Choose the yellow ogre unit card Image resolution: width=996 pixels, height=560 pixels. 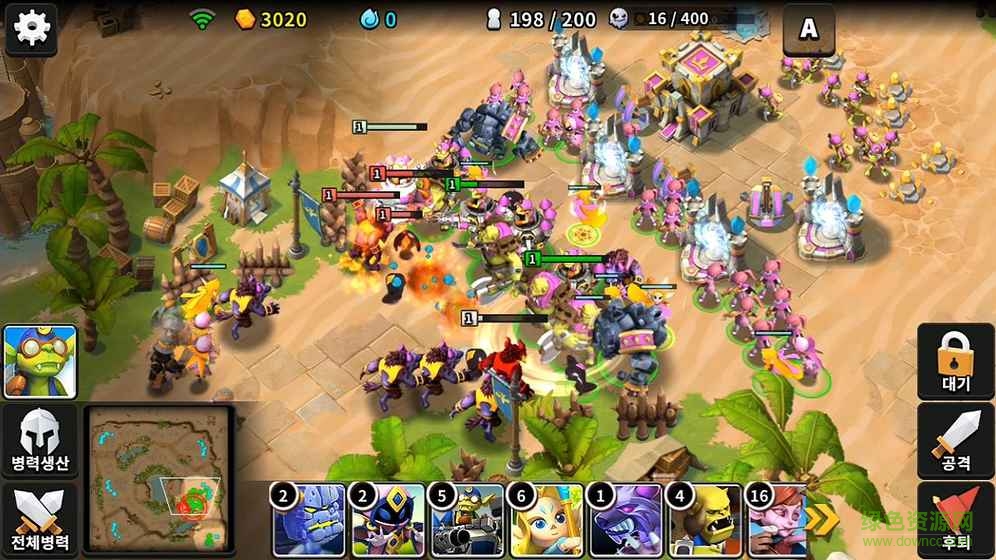click(x=703, y=520)
